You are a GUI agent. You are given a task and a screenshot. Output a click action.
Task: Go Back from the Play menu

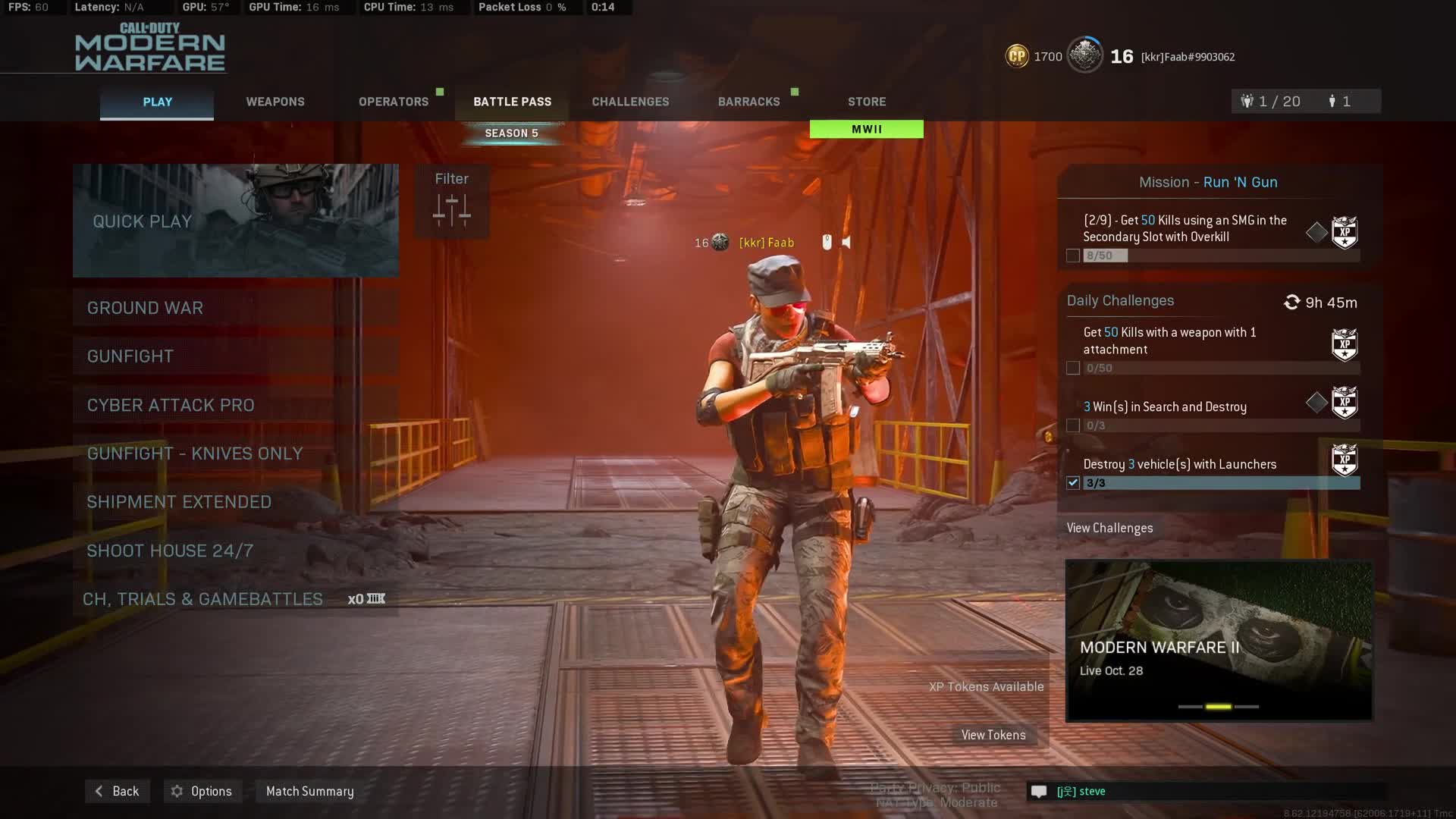pyautogui.click(x=118, y=791)
